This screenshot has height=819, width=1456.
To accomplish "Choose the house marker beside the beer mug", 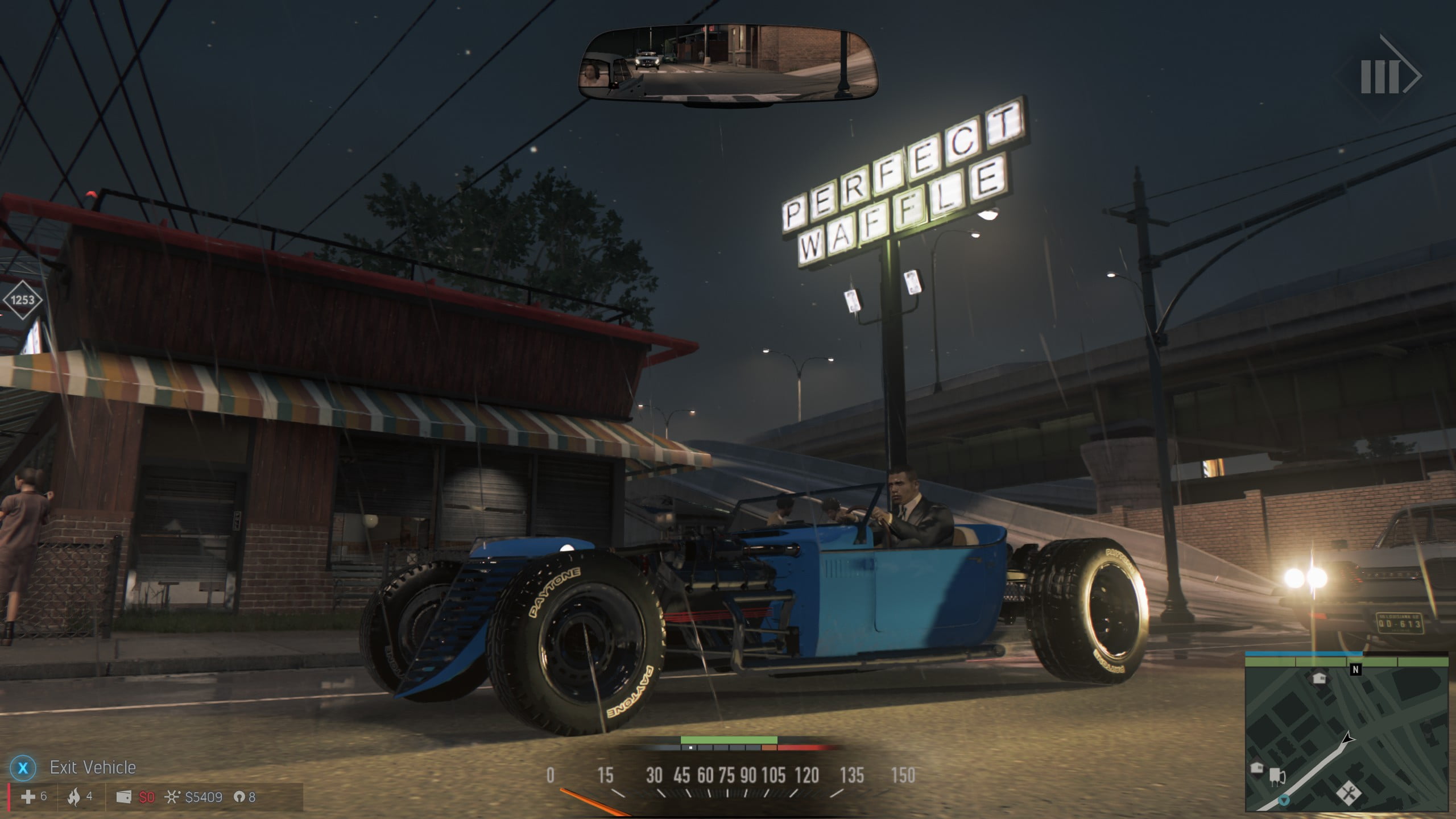I will tap(1257, 768).
